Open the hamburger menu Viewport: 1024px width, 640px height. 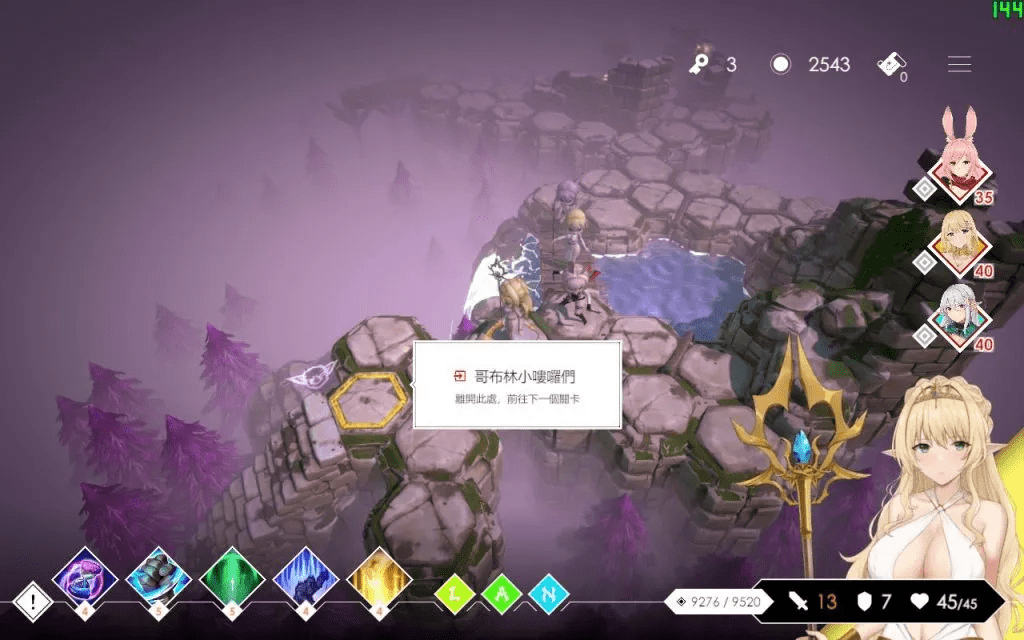pyautogui.click(x=959, y=65)
